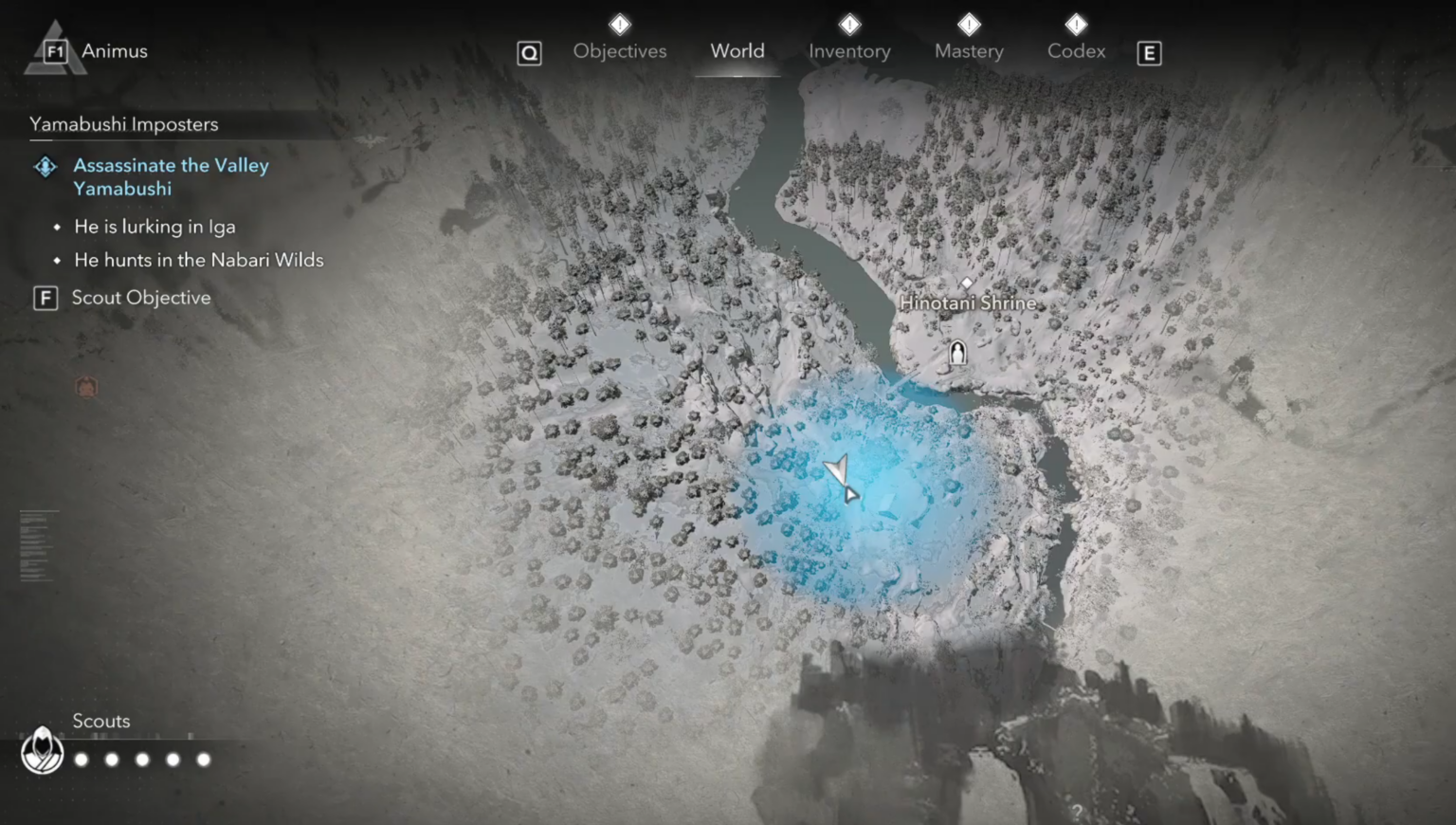Open the Animus menu via its logo icon
Image resolution: width=1456 pixels, height=825 pixels.
[x=55, y=50]
